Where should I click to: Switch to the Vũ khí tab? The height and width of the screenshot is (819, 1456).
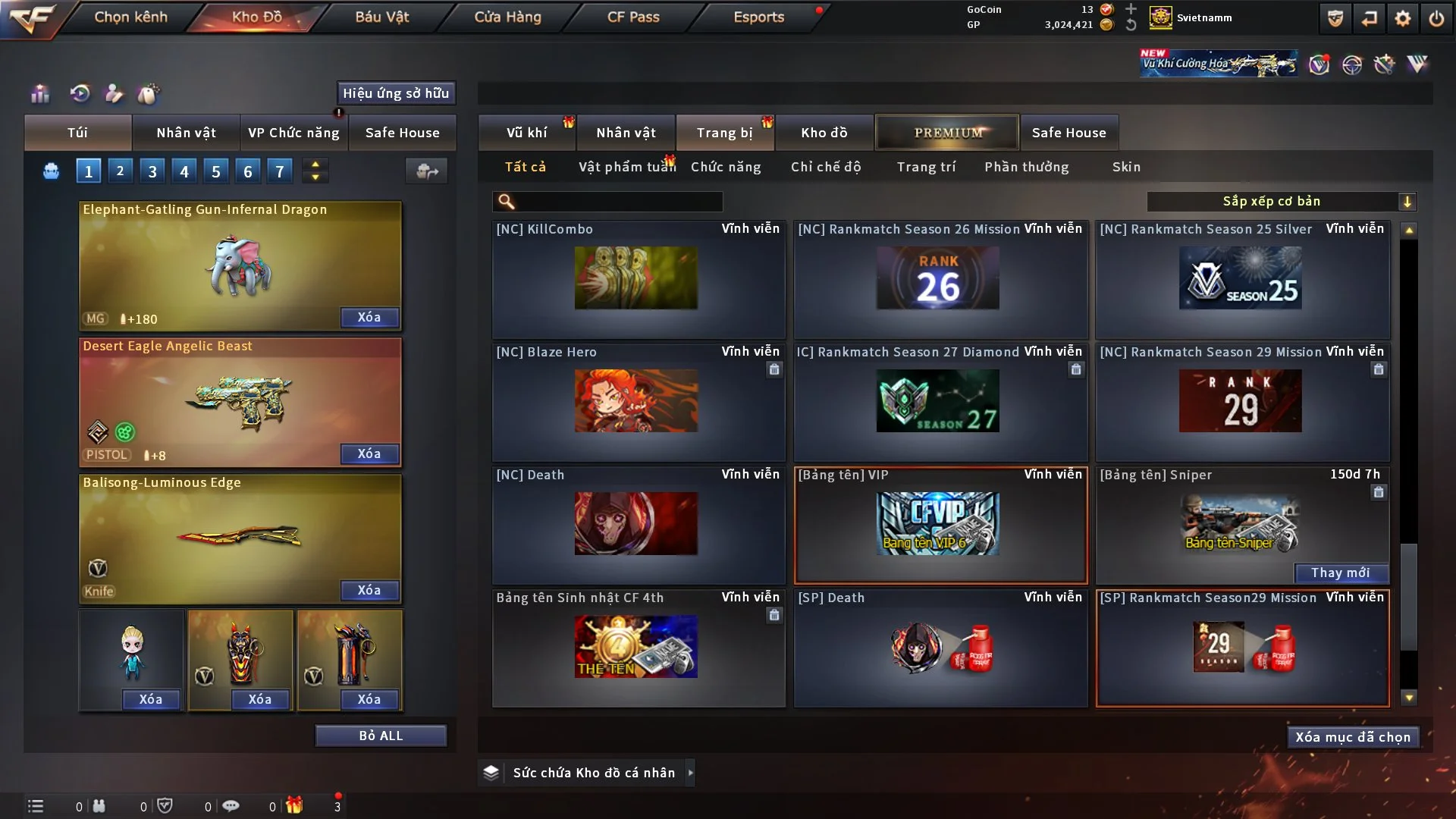(x=526, y=133)
